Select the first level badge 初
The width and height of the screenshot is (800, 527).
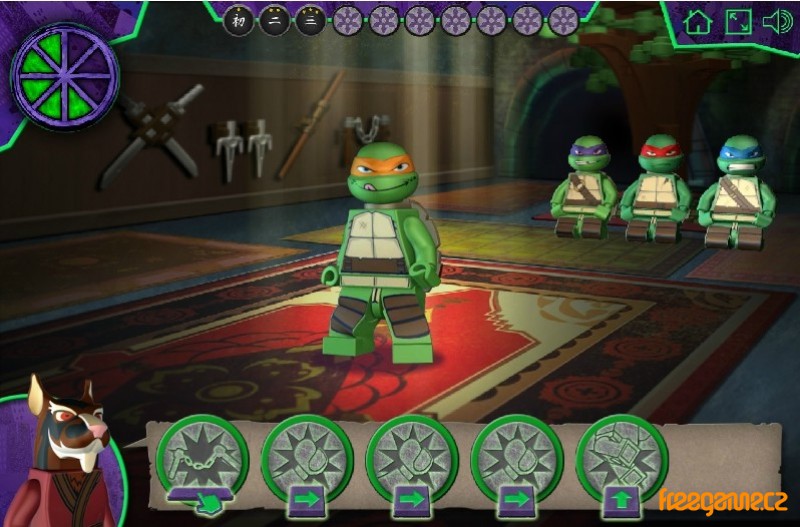pyautogui.click(x=238, y=20)
